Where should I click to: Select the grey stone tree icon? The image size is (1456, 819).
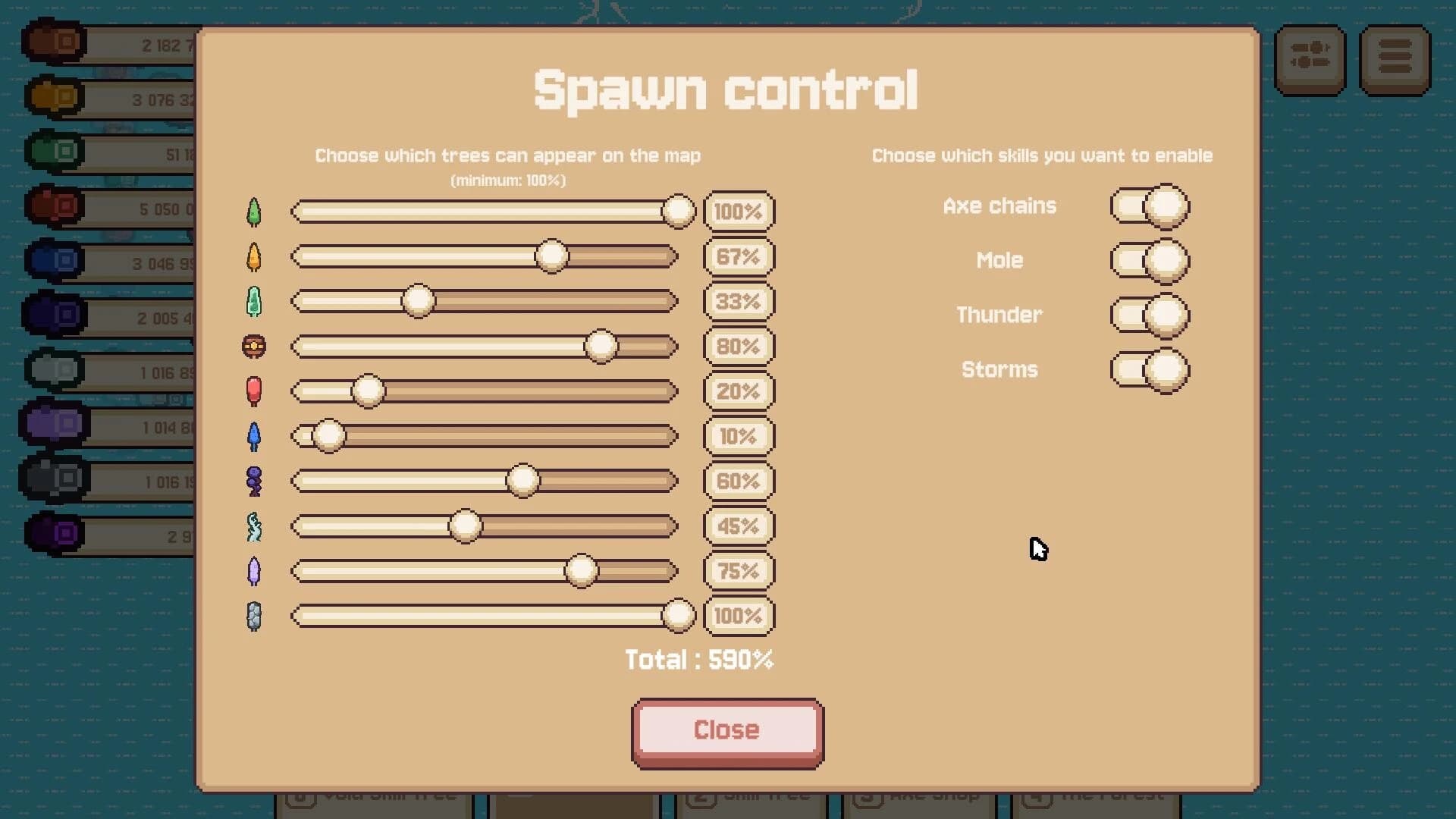(x=254, y=616)
